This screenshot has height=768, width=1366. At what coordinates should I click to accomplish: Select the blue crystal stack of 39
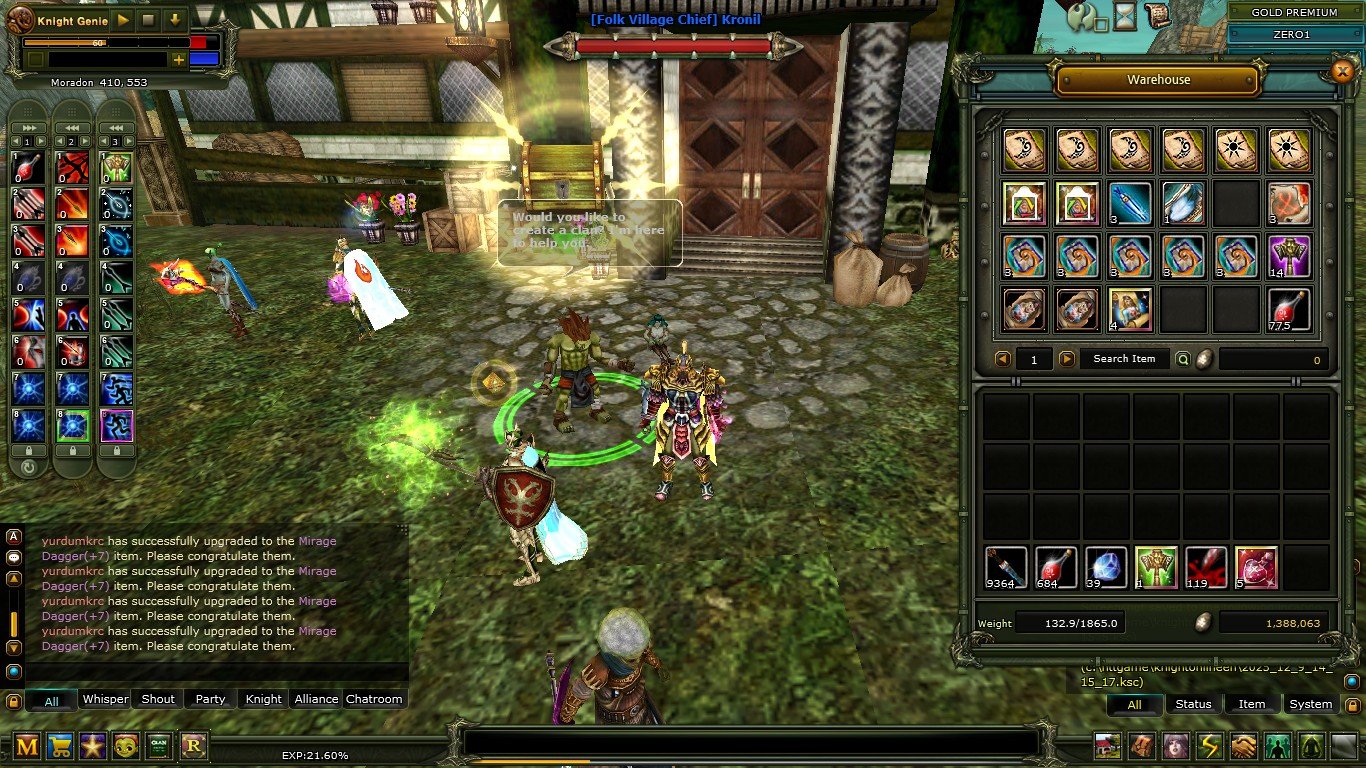[x=1106, y=567]
